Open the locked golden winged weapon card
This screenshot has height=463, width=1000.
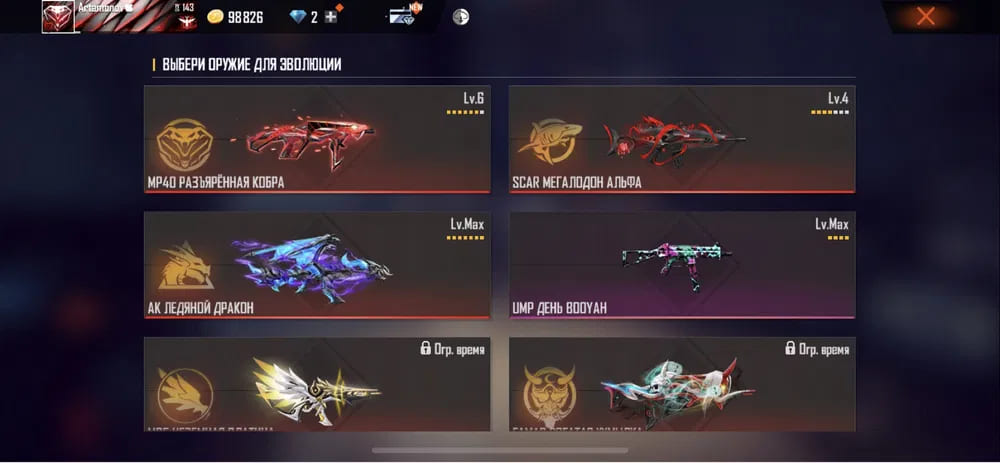point(317,385)
